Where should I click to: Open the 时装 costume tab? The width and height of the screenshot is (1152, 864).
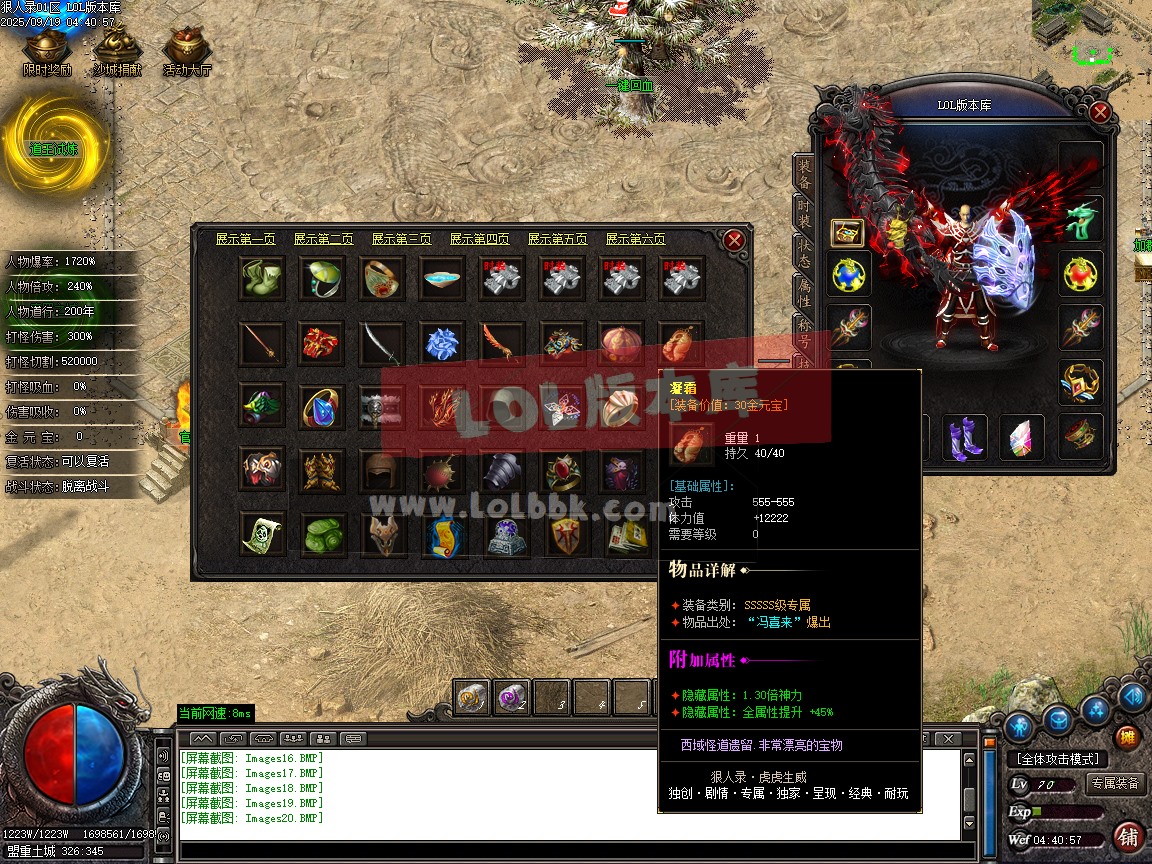coord(803,211)
